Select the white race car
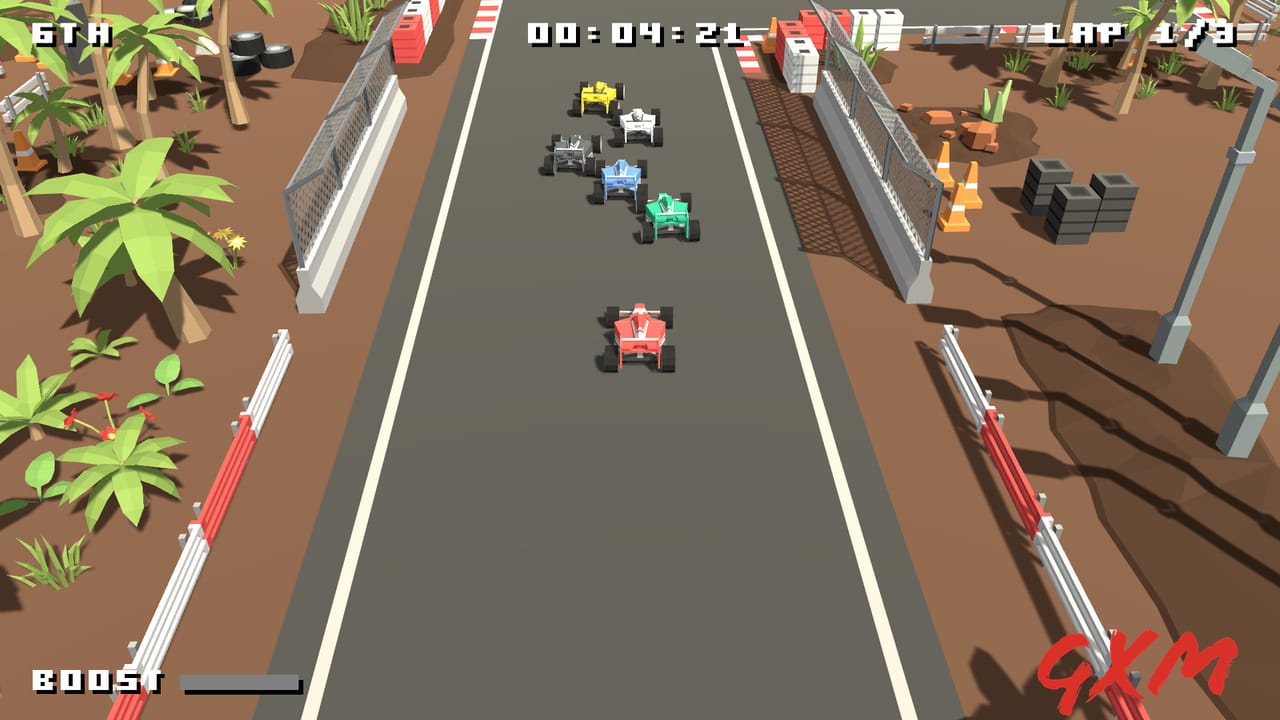This screenshot has width=1280, height=720. coord(640,120)
